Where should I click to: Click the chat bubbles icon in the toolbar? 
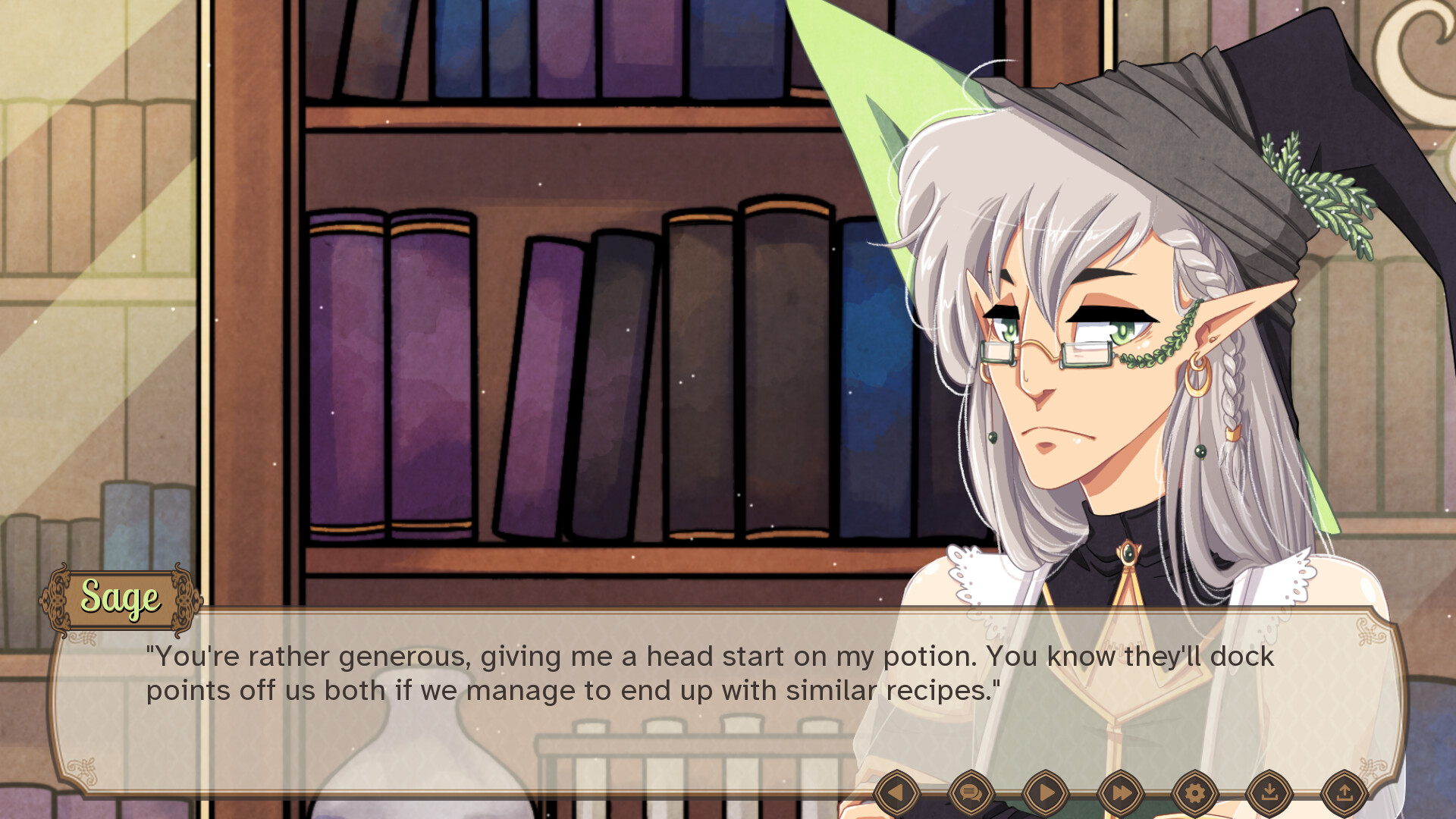pos(971,791)
